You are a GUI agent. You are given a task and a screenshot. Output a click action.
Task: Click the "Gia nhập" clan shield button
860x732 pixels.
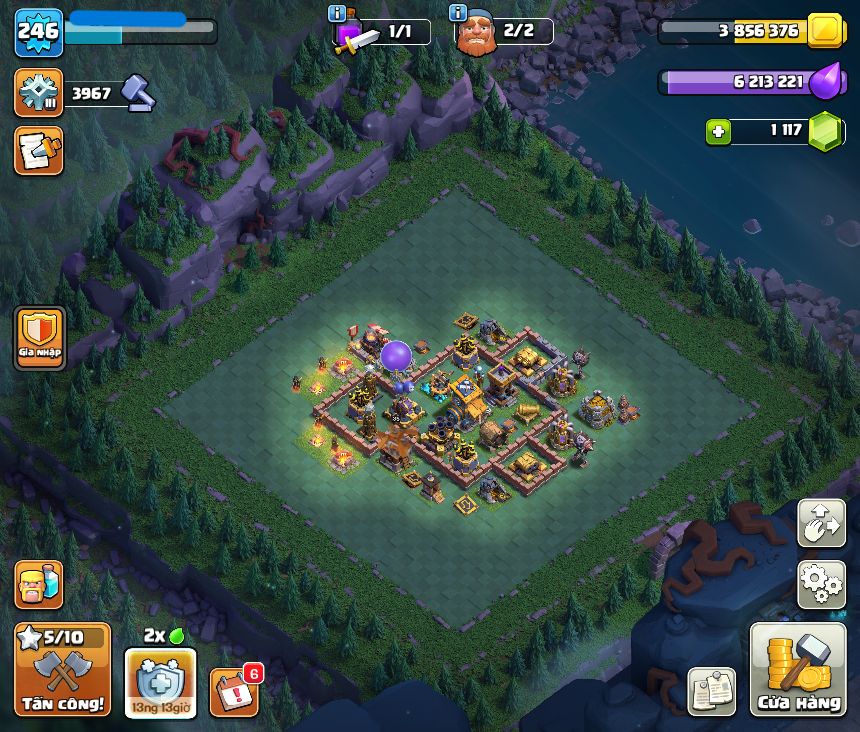point(40,339)
